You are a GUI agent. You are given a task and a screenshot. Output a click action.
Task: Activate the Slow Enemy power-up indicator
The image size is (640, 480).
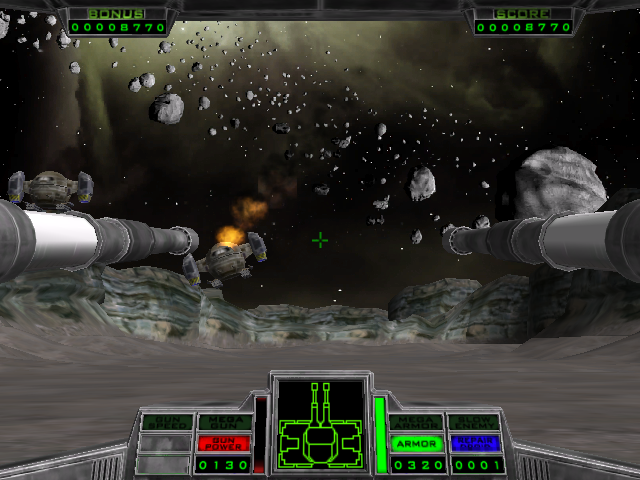(474, 422)
